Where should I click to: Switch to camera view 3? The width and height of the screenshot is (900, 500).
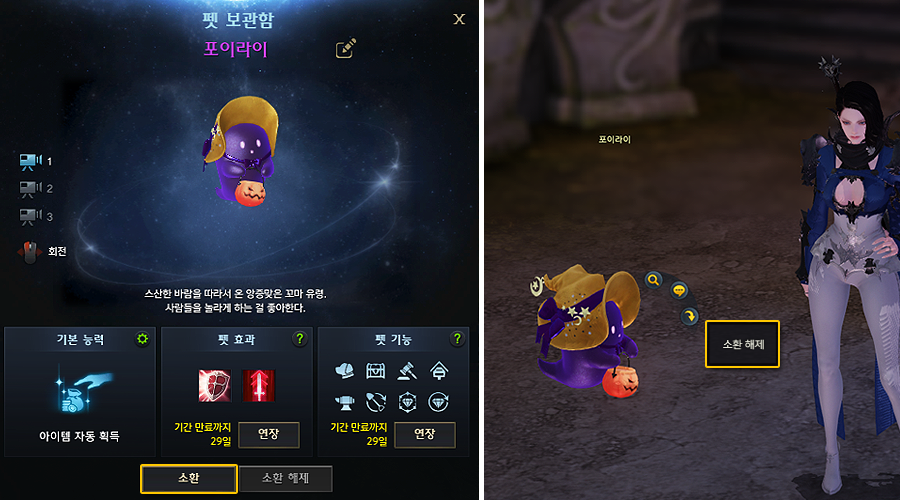point(29,215)
